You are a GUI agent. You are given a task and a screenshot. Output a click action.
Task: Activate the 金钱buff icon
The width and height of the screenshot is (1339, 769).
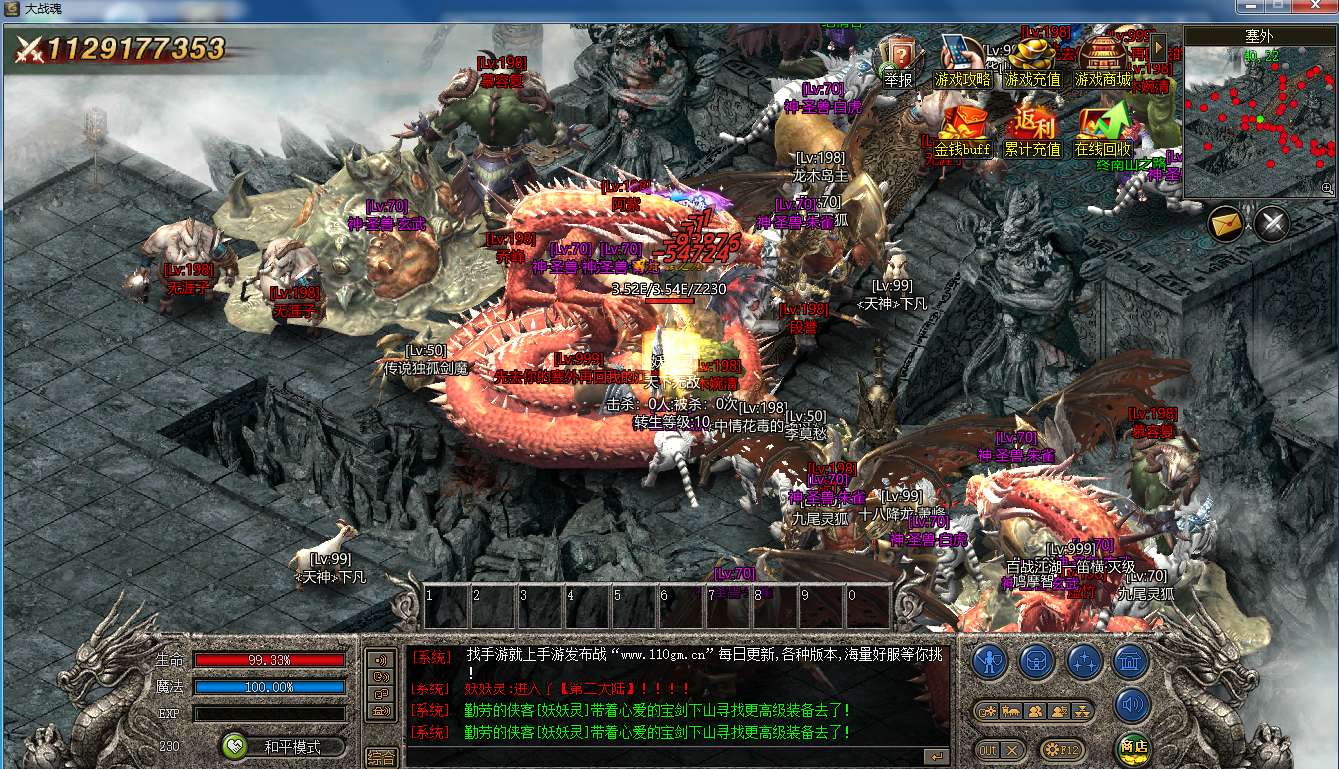[x=962, y=130]
